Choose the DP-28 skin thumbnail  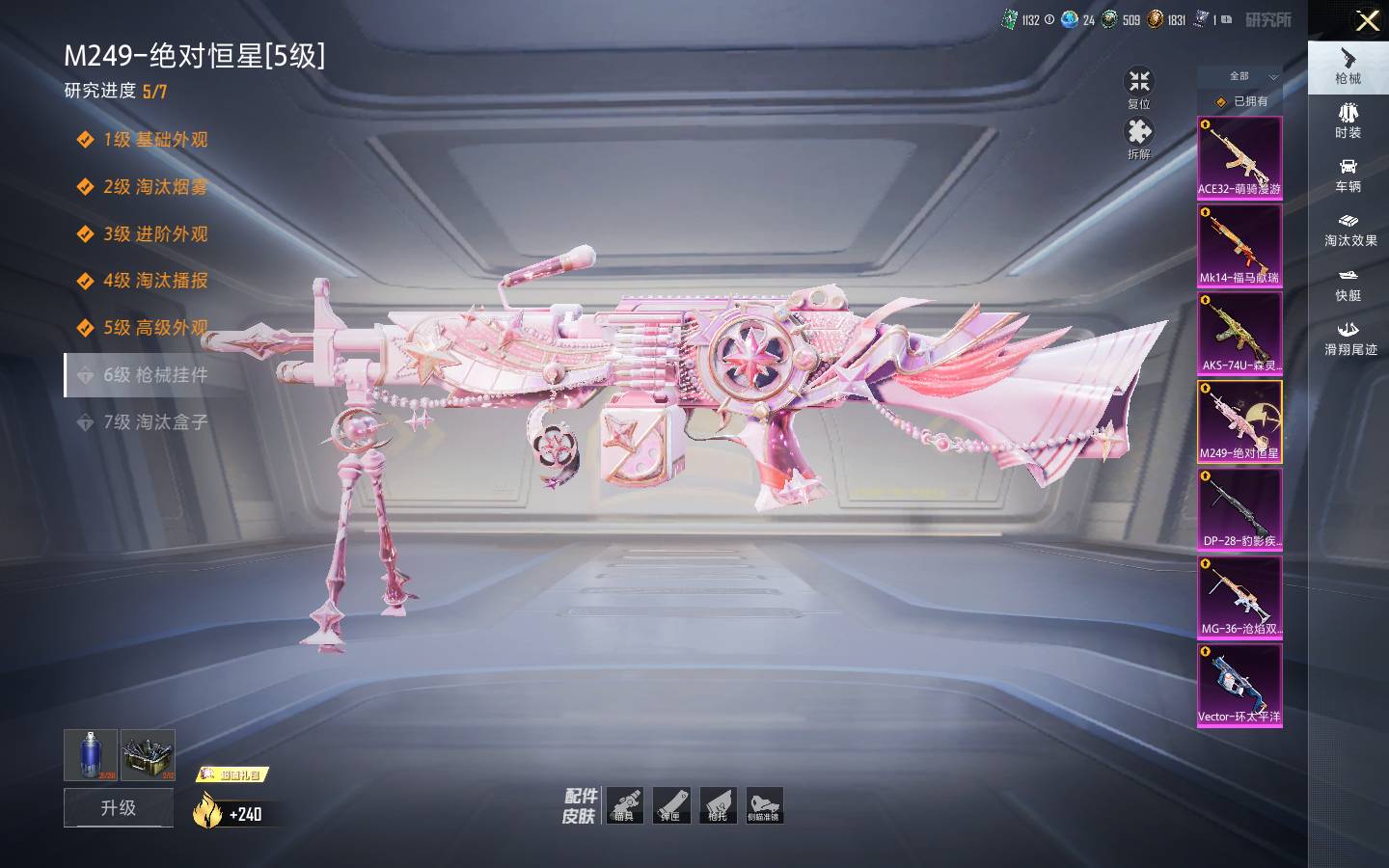(1239, 509)
